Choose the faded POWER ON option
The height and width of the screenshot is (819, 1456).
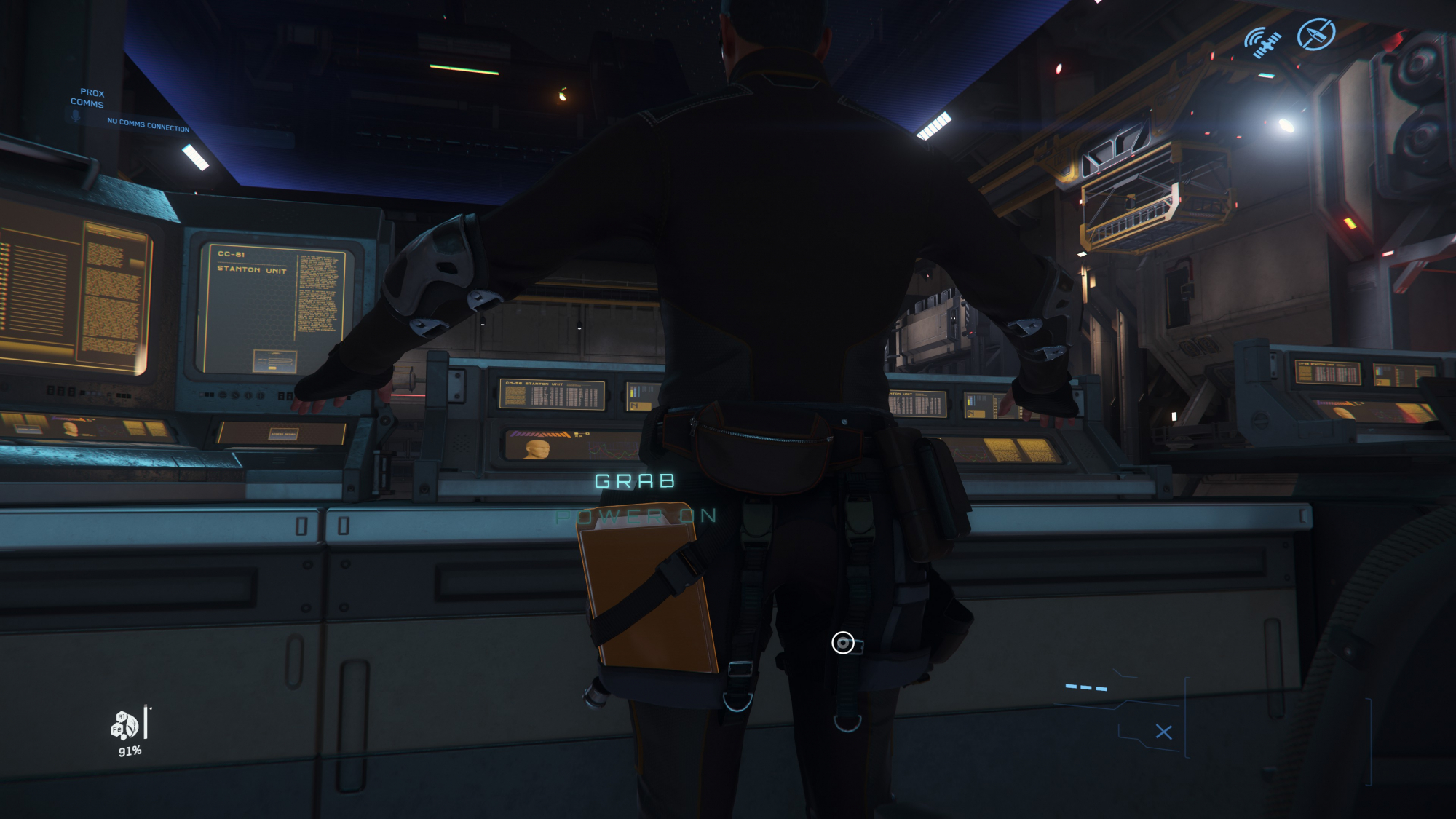click(636, 517)
